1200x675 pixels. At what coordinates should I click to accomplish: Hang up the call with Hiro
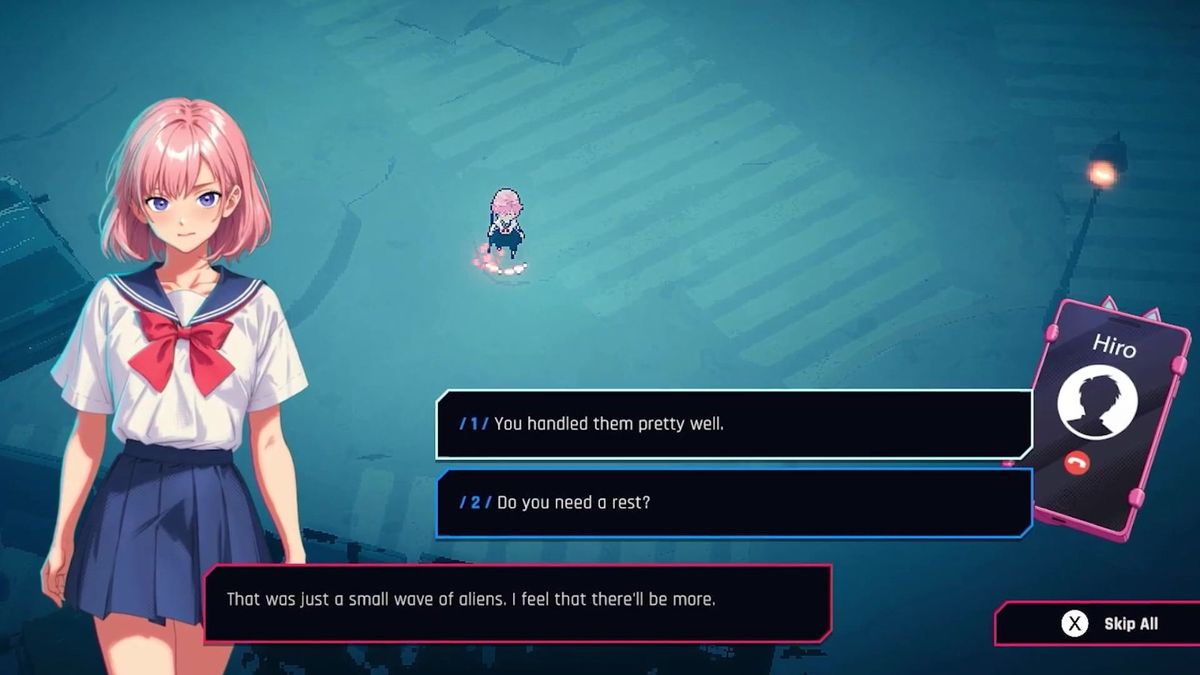pyautogui.click(x=1077, y=462)
